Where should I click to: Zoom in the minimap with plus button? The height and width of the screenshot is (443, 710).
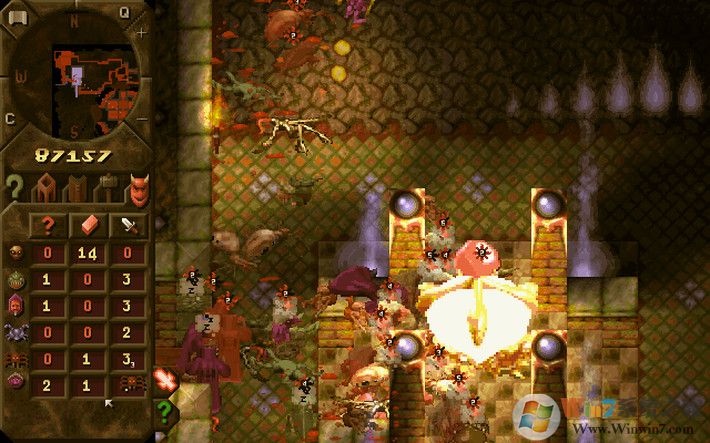point(141,32)
